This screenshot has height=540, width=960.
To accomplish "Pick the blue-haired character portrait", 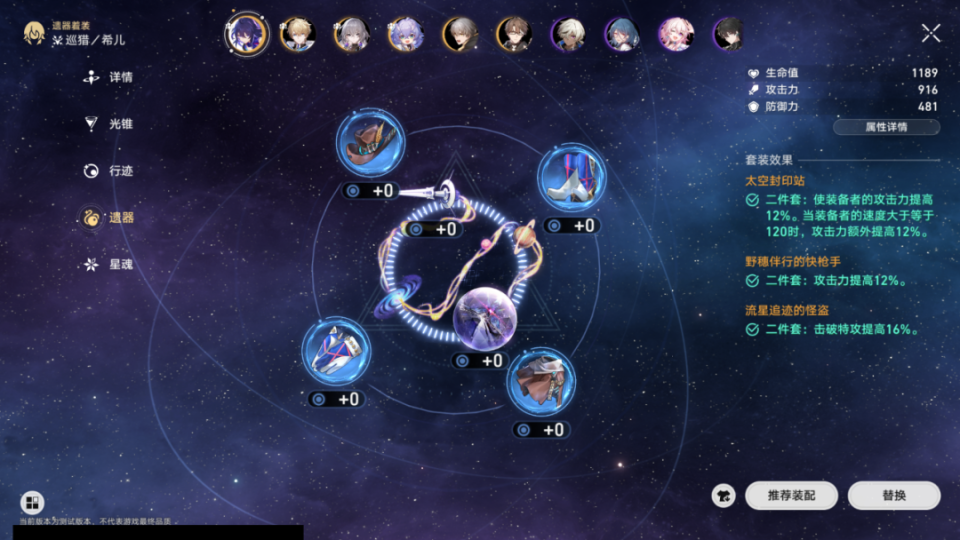I will (x=622, y=34).
